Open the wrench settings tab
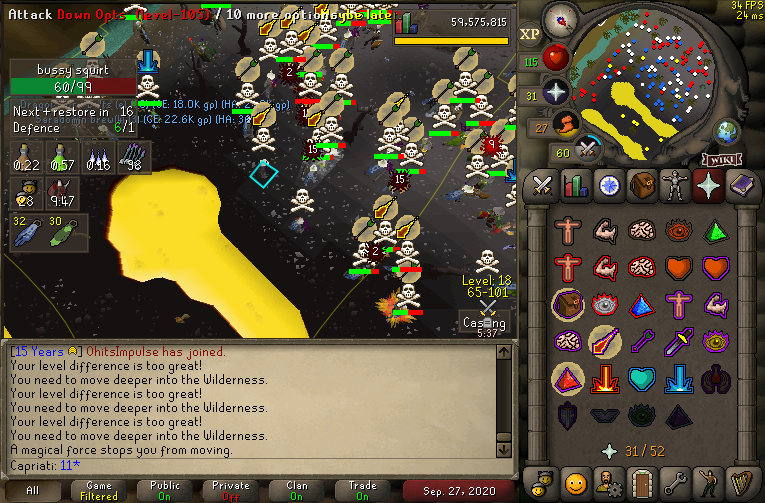The image size is (765, 503). [x=674, y=480]
